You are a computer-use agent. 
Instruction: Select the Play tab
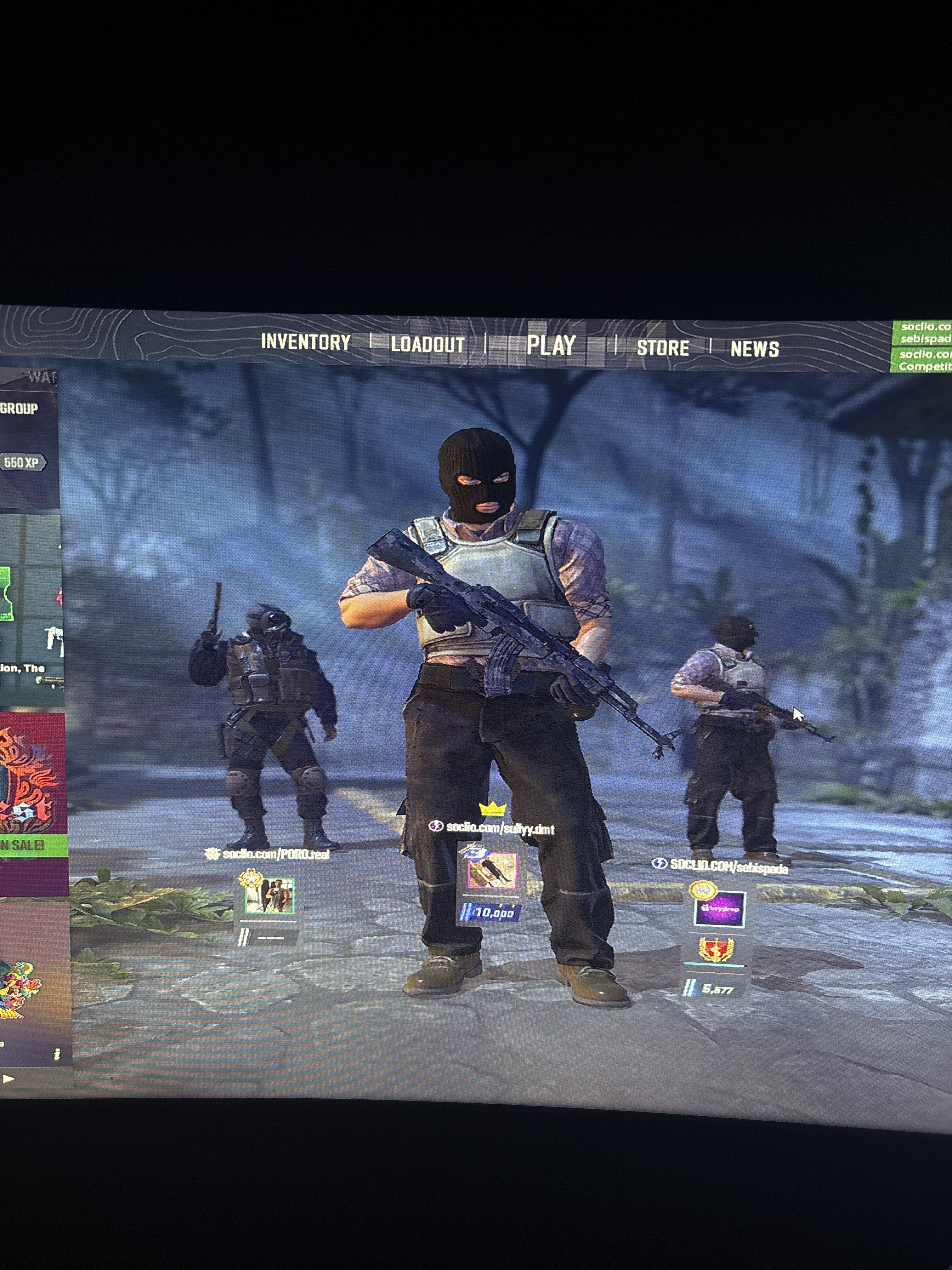[551, 346]
